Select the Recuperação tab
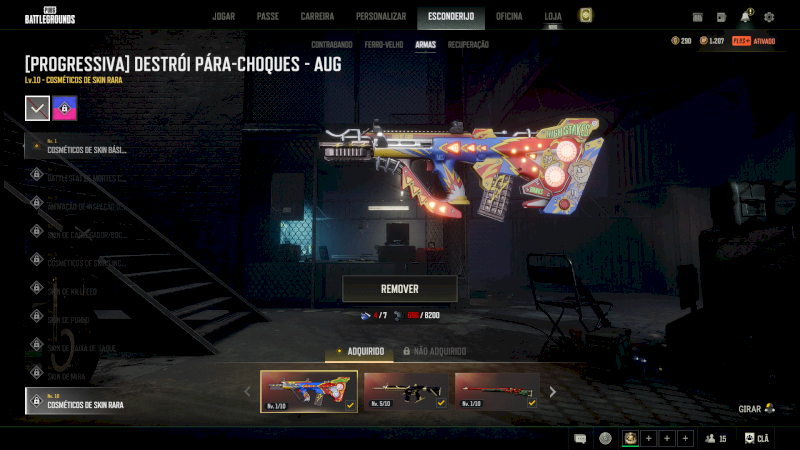Viewport: 800px width, 450px height. click(x=468, y=45)
